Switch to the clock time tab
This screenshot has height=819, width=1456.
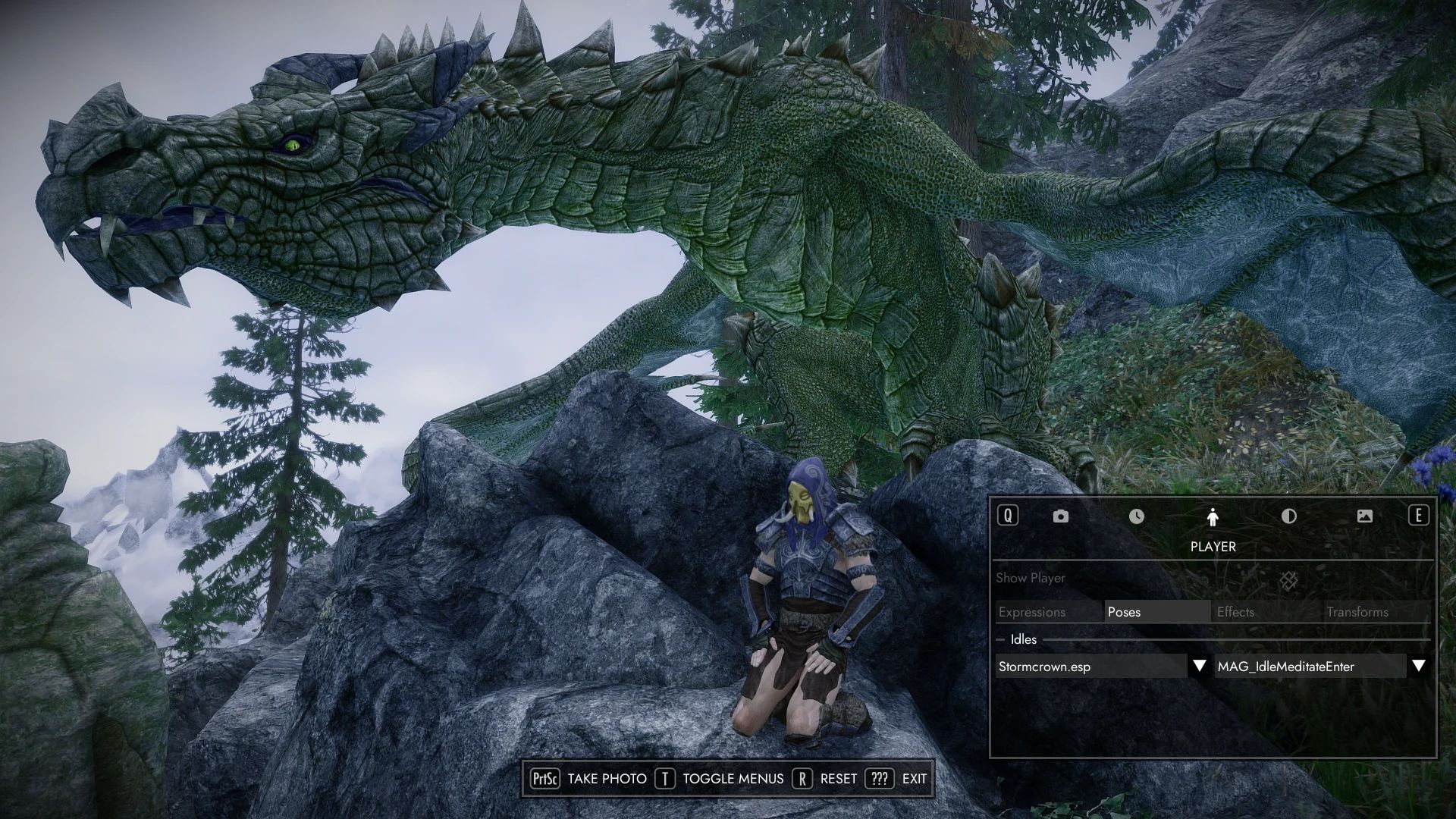[x=1136, y=516]
